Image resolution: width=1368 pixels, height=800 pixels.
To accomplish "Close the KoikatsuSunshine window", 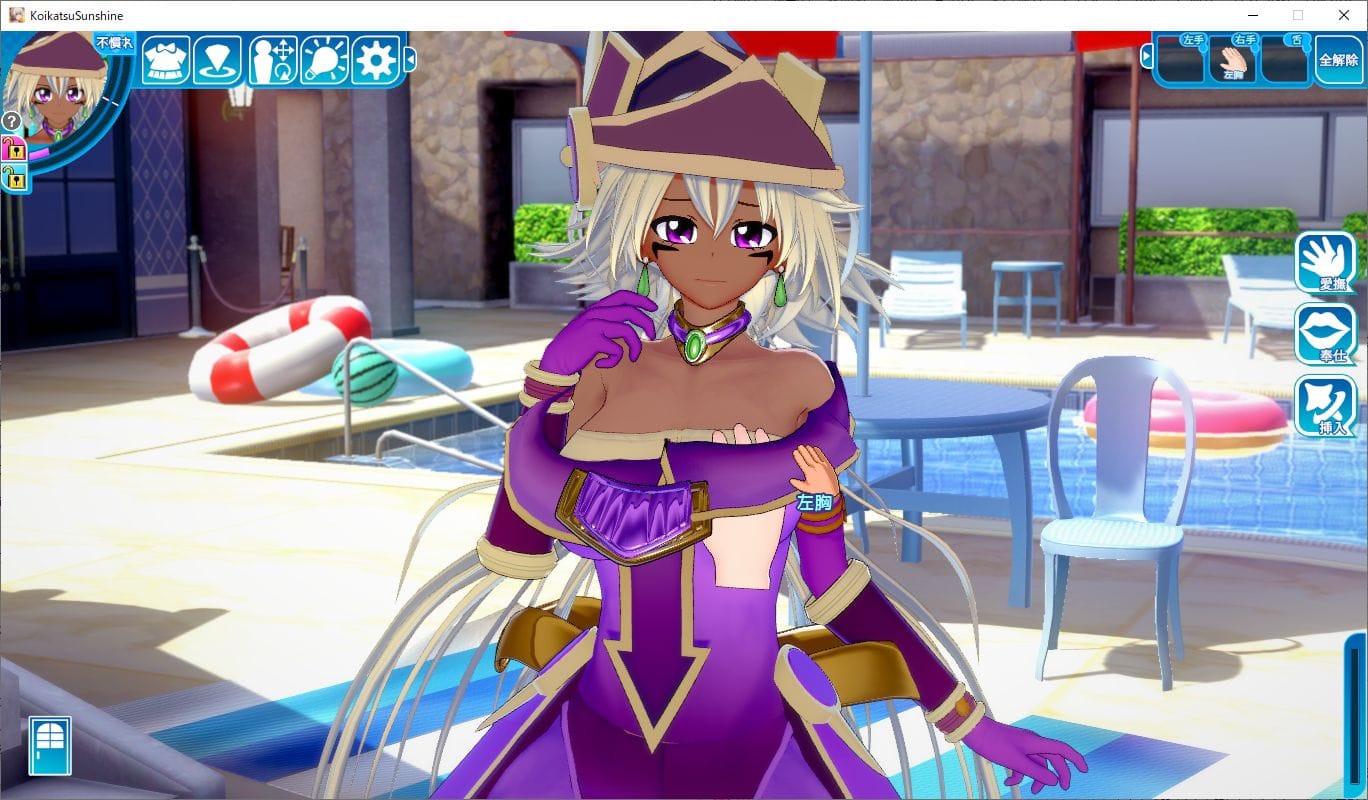I will (x=1344, y=15).
